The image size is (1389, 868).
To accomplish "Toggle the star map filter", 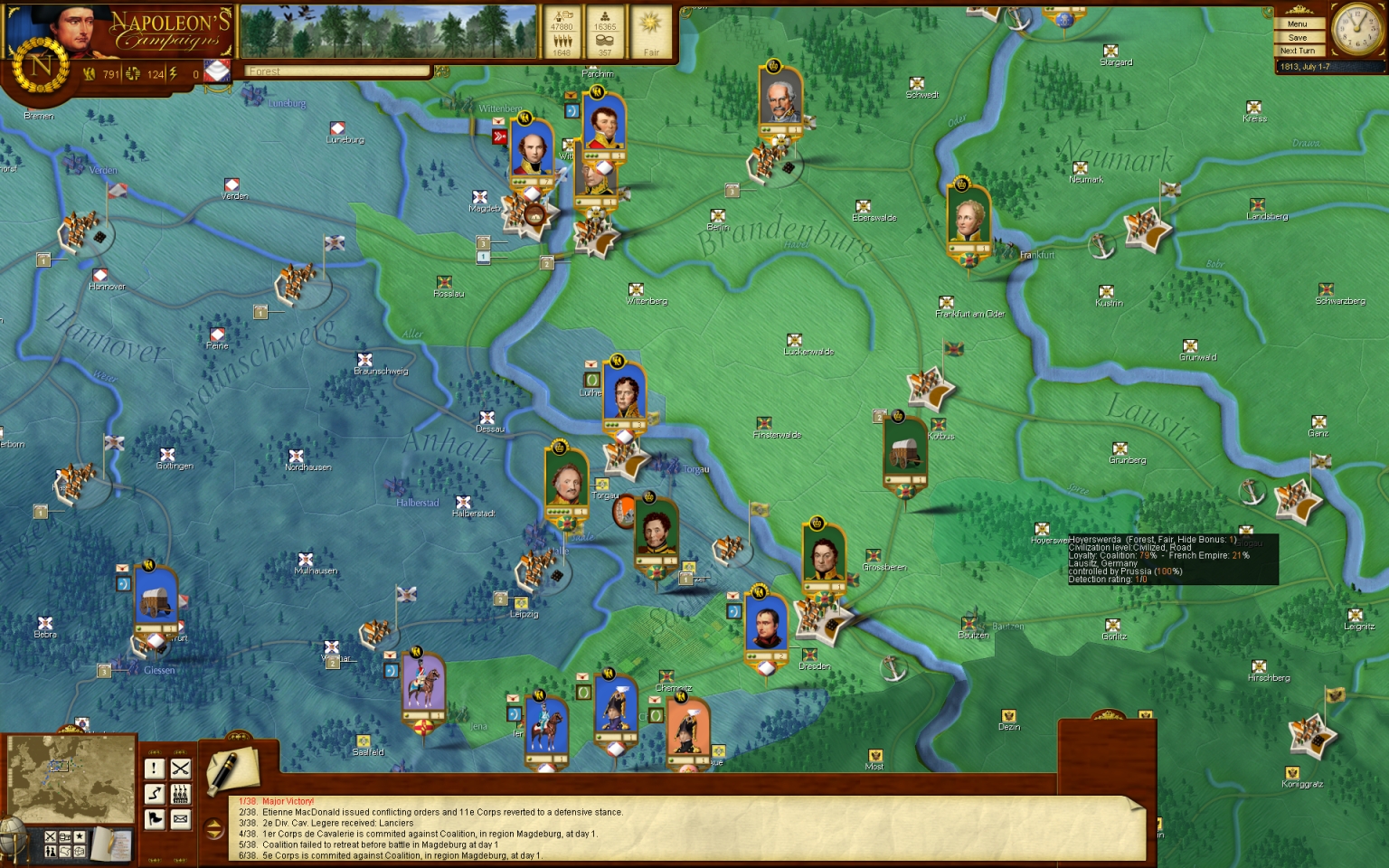I will tap(79, 837).
